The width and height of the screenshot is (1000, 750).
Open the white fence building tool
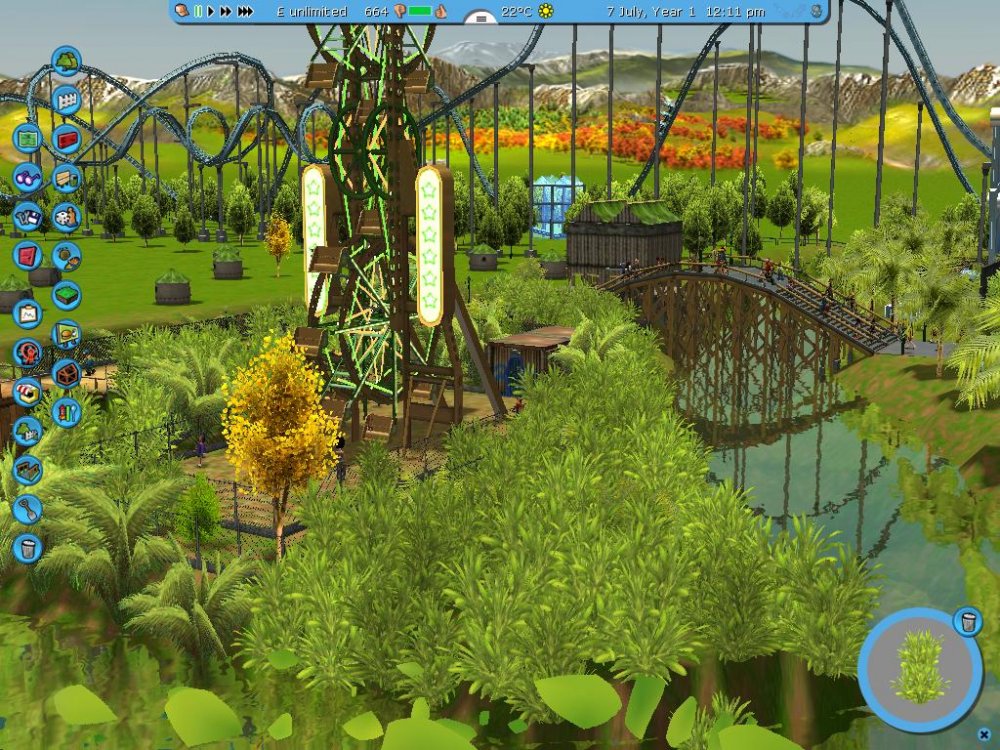point(66,100)
